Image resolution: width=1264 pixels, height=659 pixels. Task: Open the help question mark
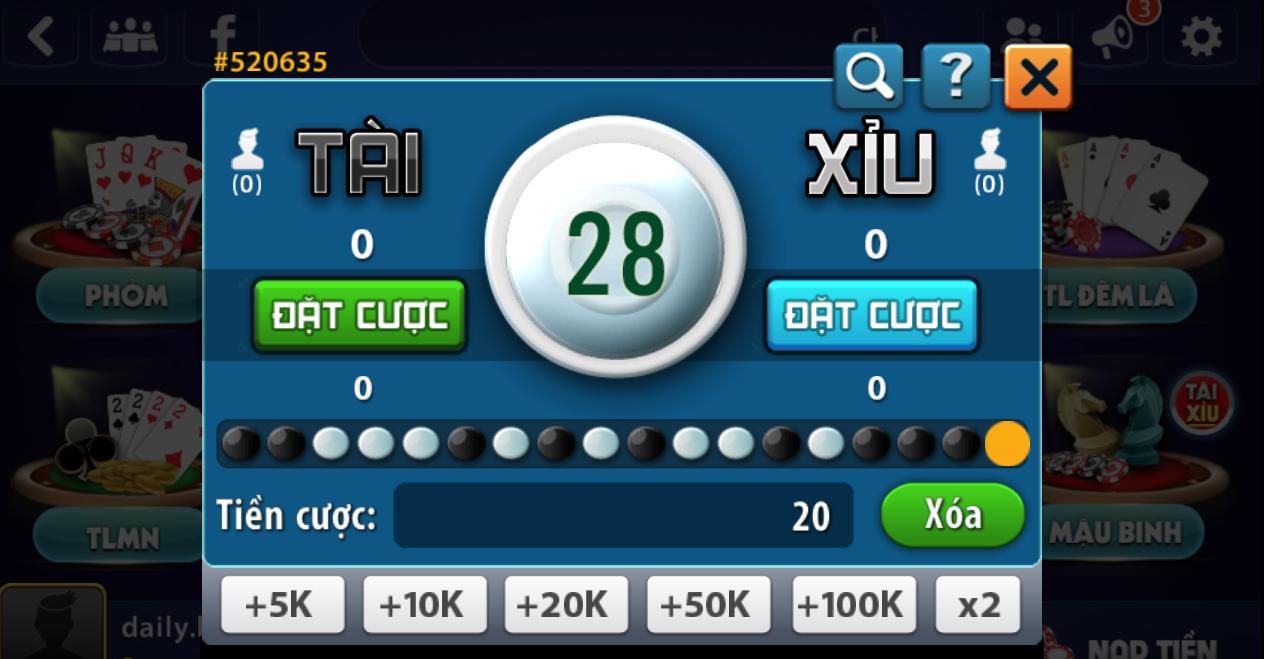955,77
